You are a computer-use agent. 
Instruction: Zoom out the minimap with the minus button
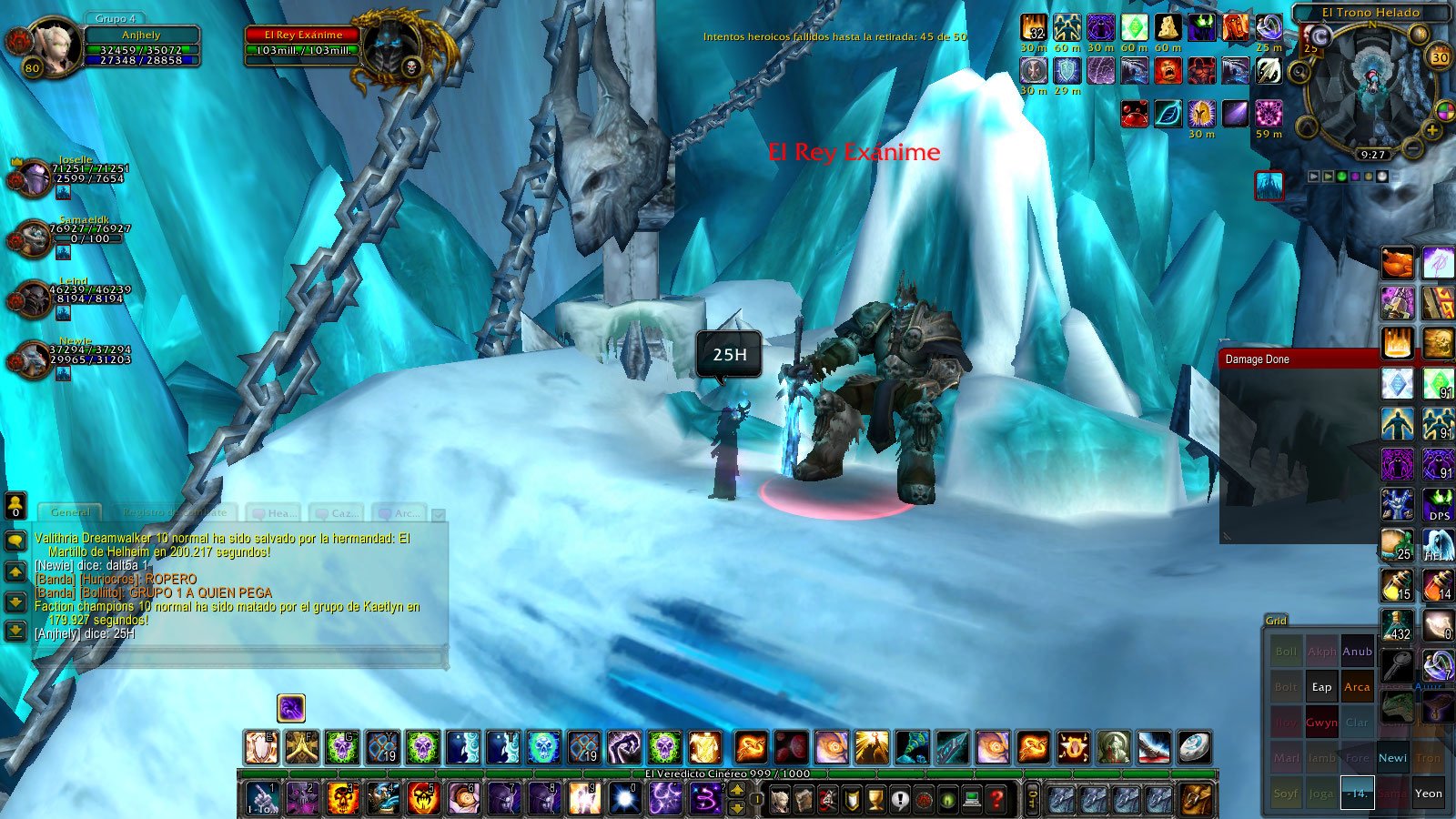coord(1412,147)
